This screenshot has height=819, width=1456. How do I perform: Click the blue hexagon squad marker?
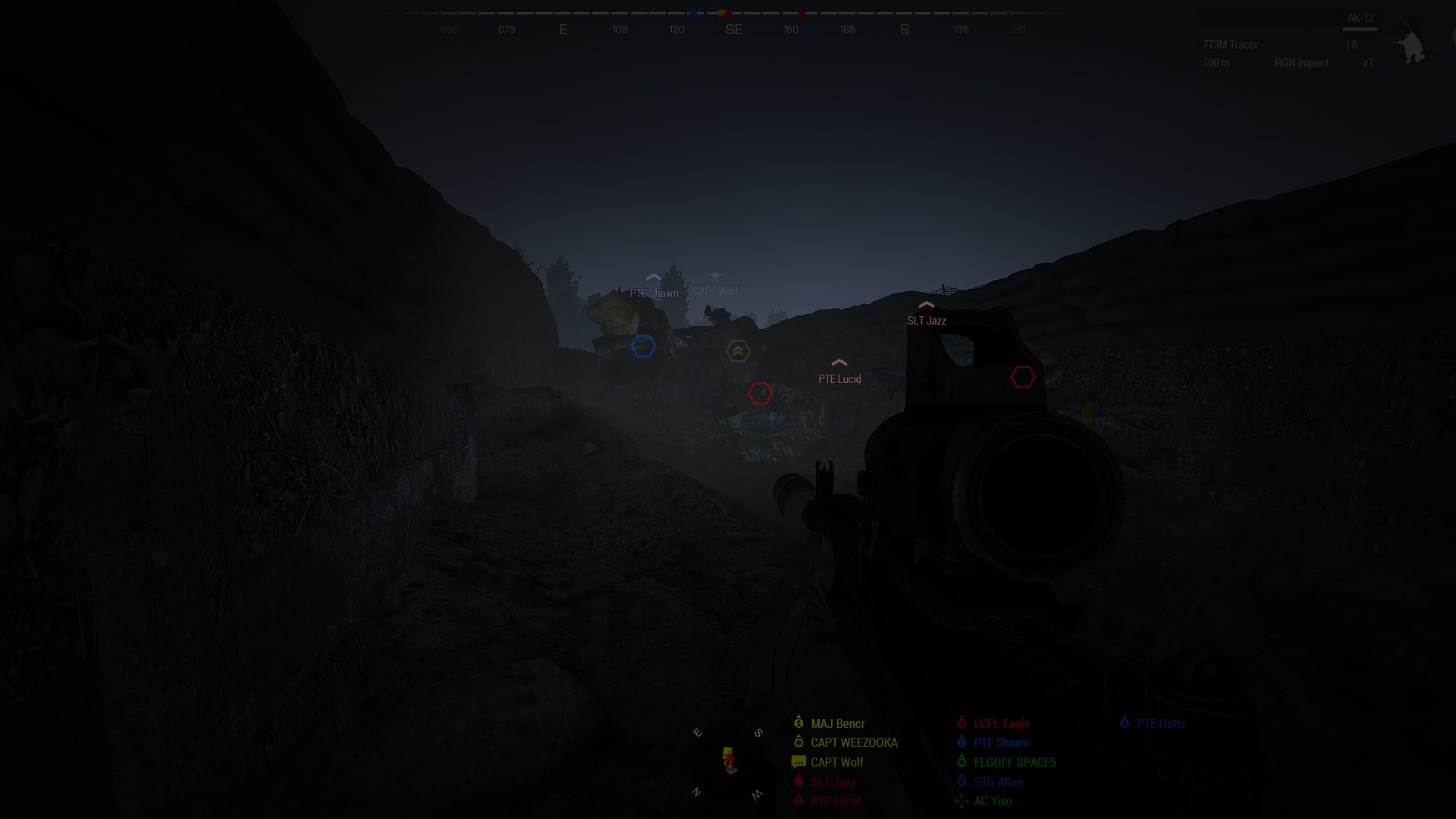(643, 347)
